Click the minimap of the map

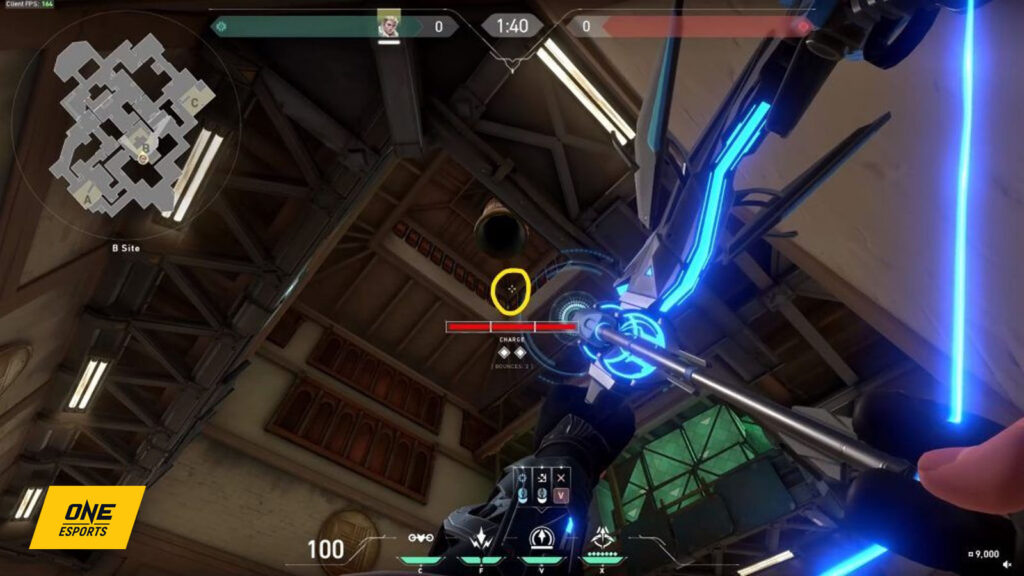tap(125, 125)
